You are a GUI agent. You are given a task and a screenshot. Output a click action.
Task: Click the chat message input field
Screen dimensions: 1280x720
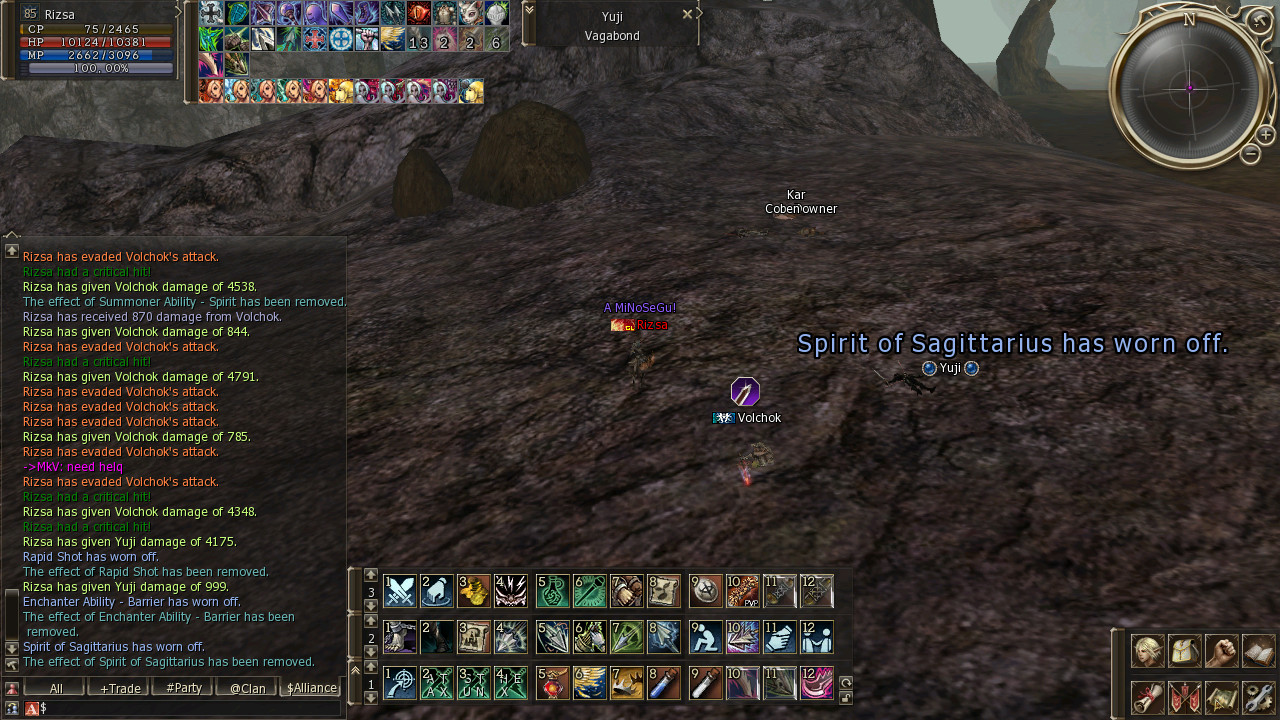pos(190,708)
